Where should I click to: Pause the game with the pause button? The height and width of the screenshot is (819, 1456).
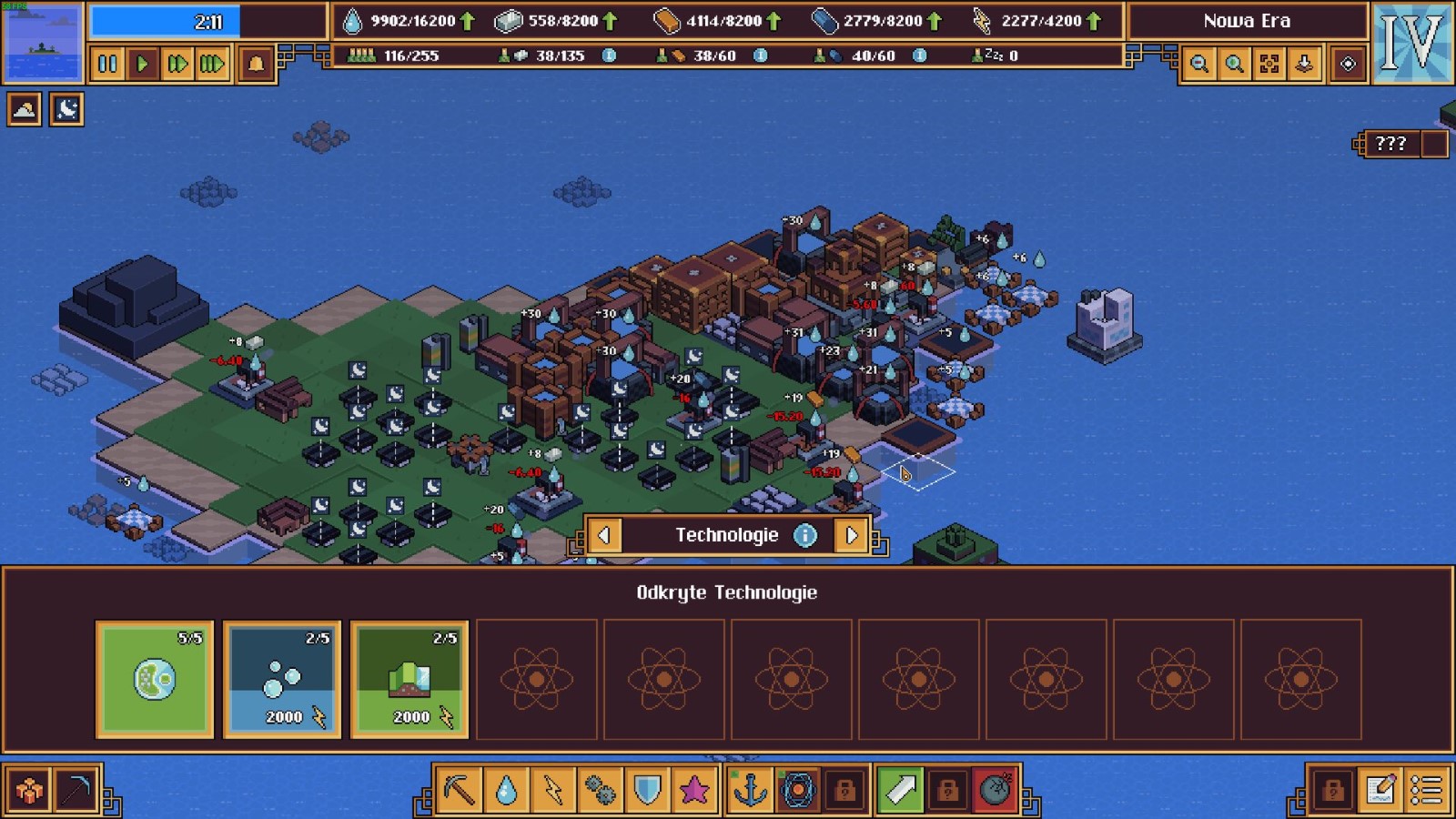107,64
